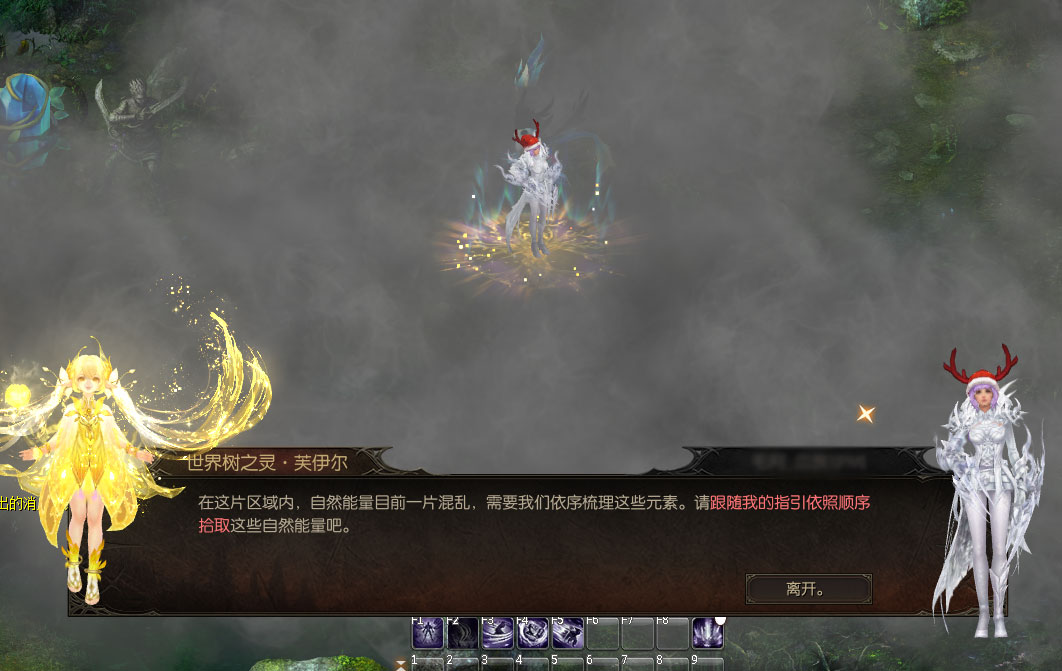Select the F4 swirling vortex skill
The image size is (1062, 671).
[x=532, y=633]
